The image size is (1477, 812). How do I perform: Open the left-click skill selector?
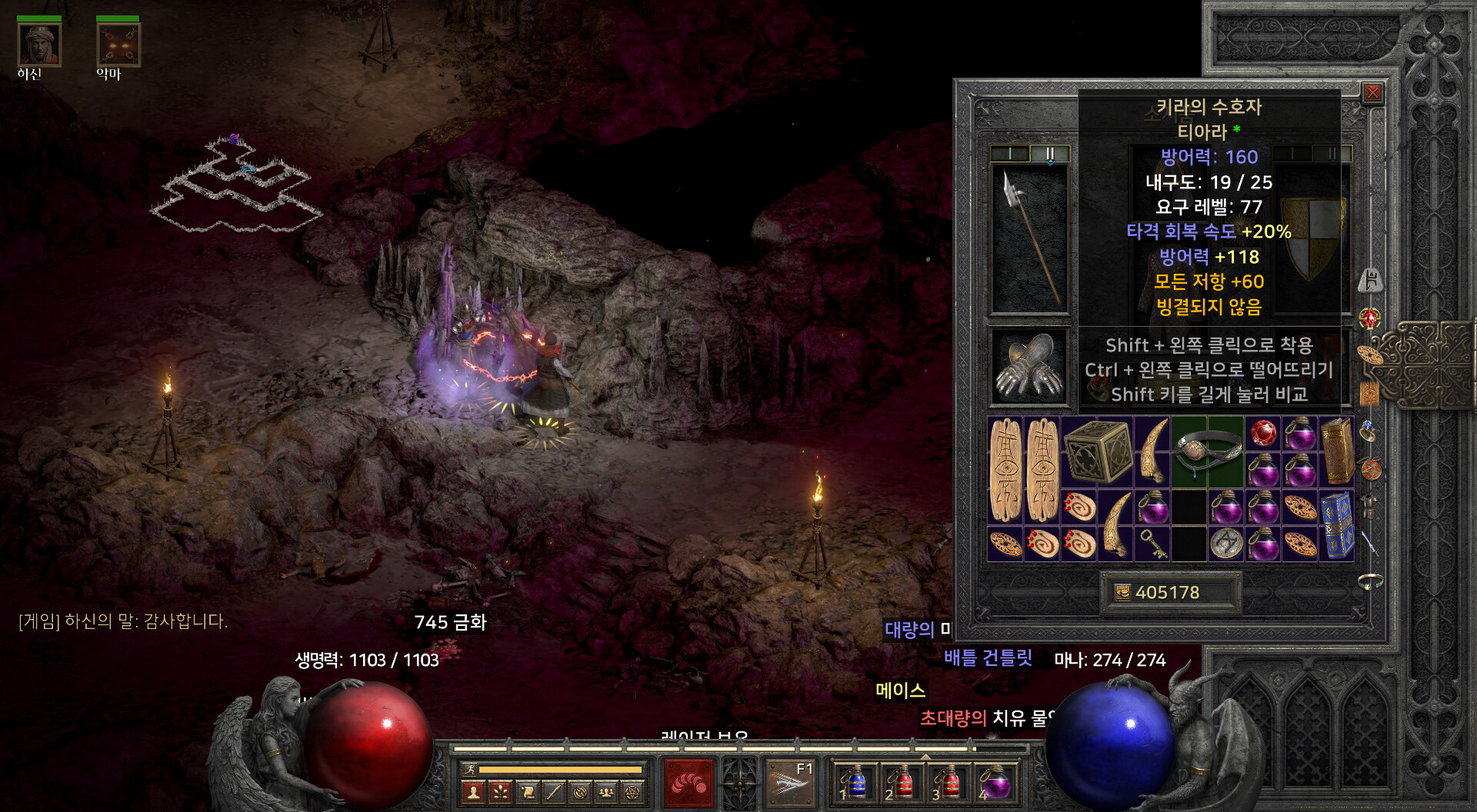coord(688,784)
